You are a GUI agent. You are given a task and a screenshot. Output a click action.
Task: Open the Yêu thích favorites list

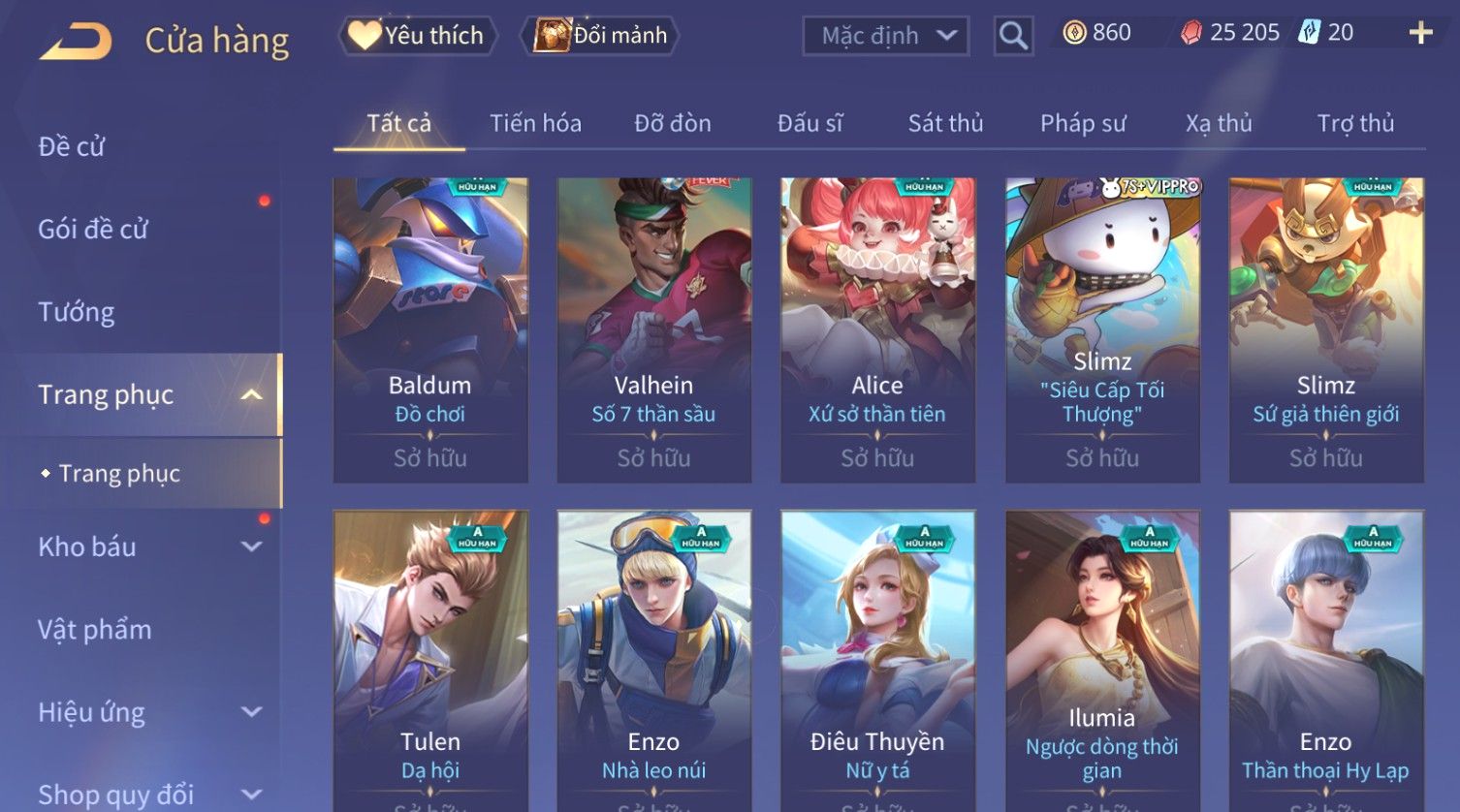tap(418, 36)
